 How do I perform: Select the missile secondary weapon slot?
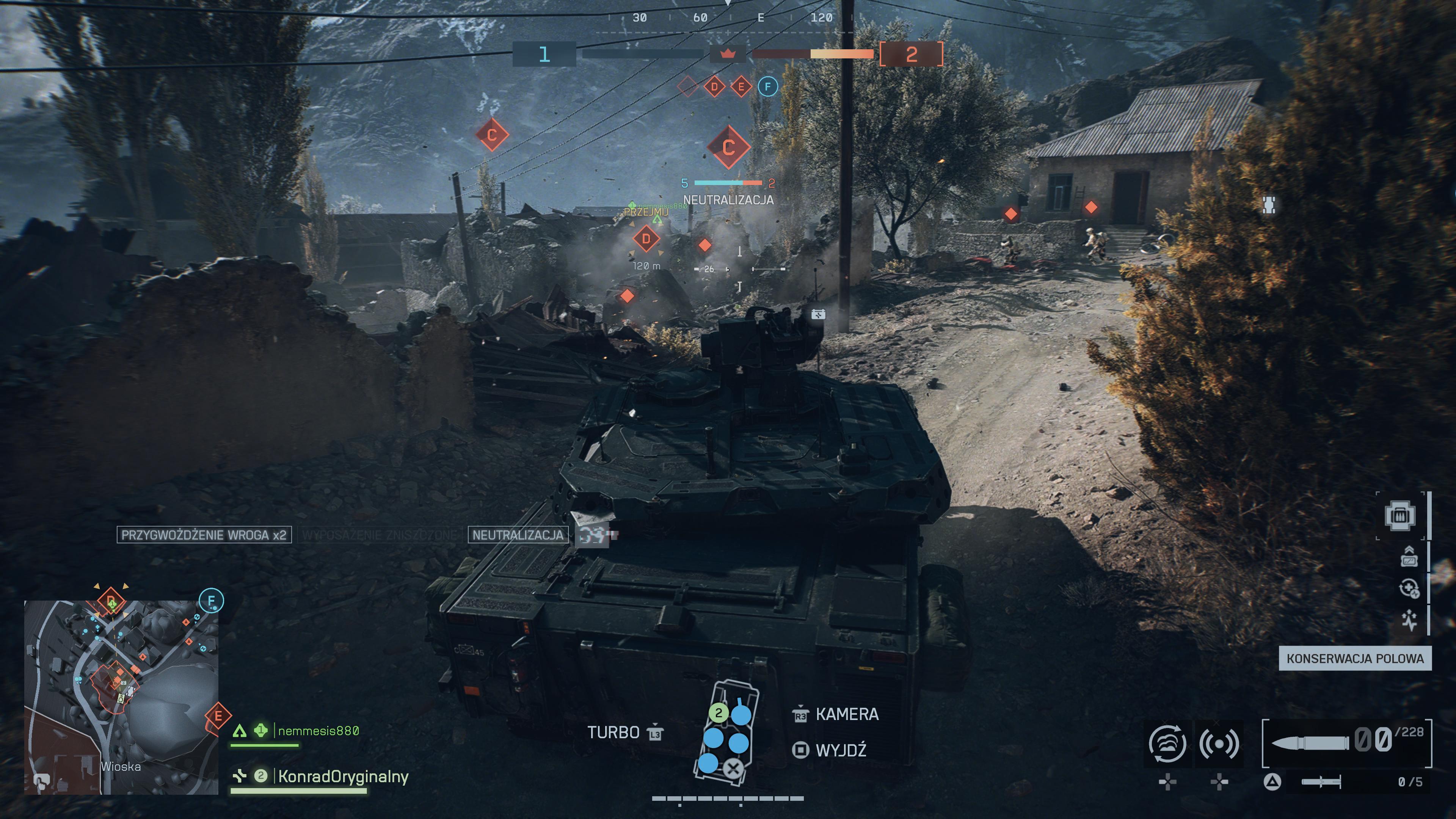click(1320, 782)
